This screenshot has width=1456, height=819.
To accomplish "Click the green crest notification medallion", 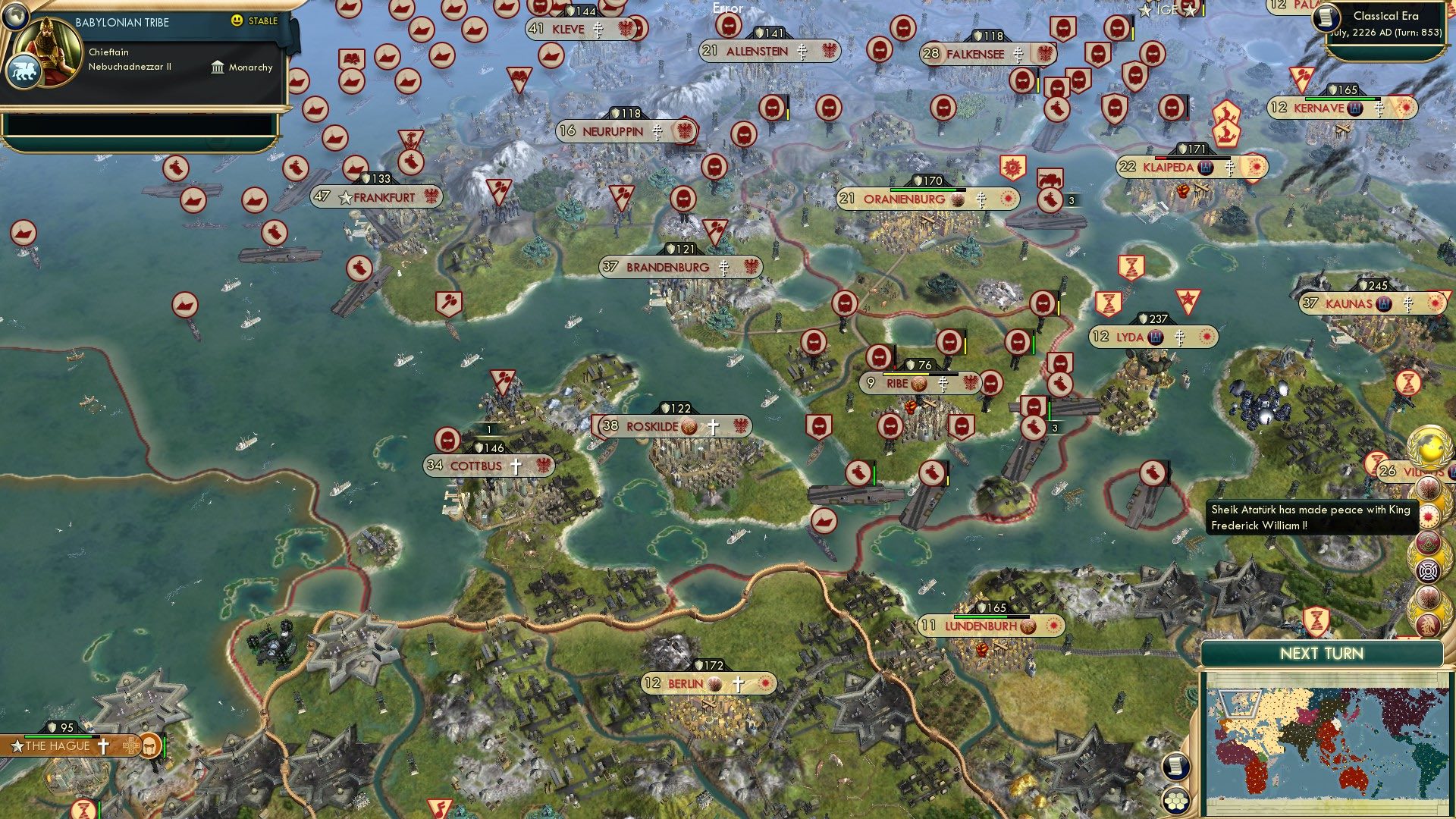I will coord(1426,543).
